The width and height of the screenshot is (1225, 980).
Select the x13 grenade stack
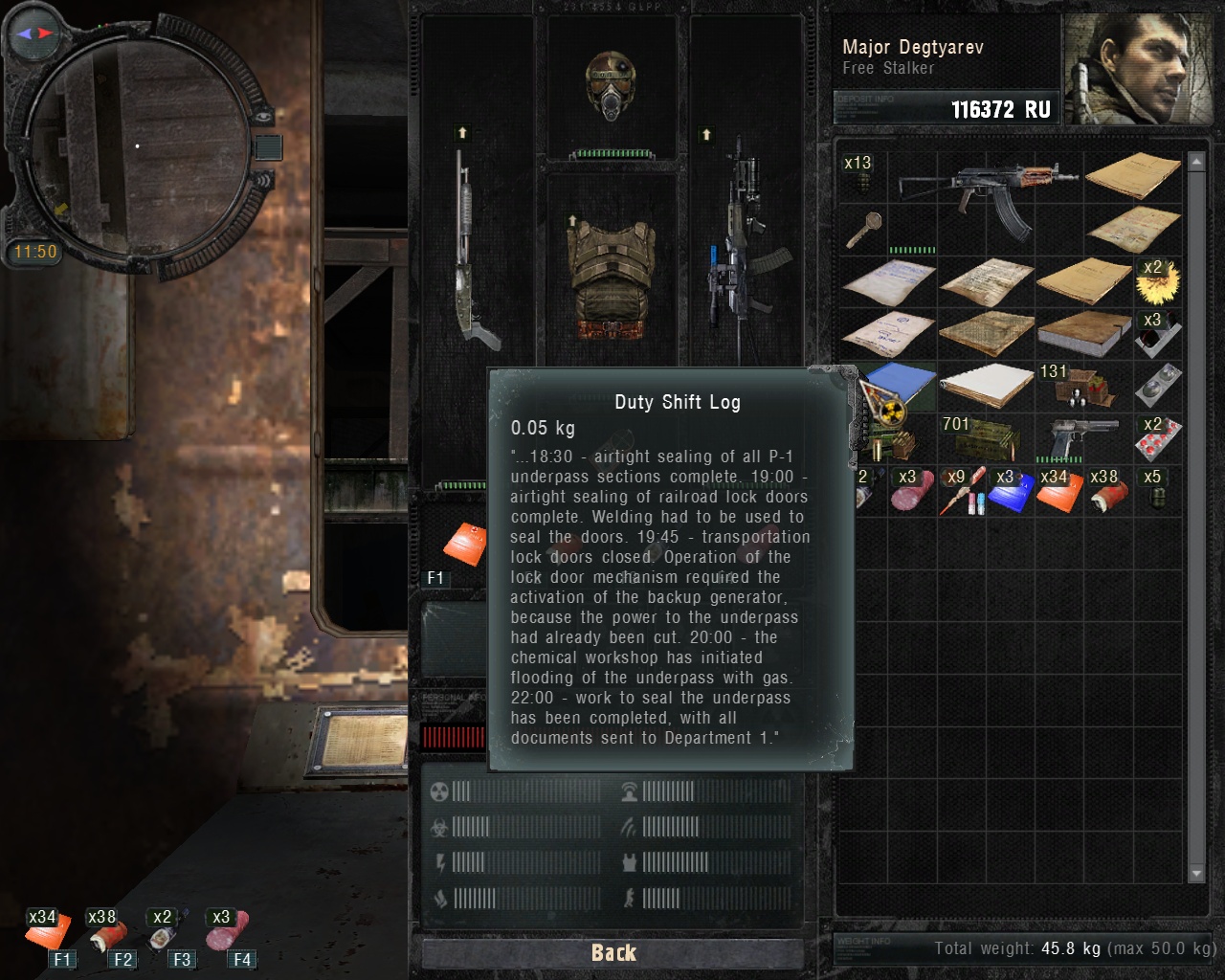(861, 175)
